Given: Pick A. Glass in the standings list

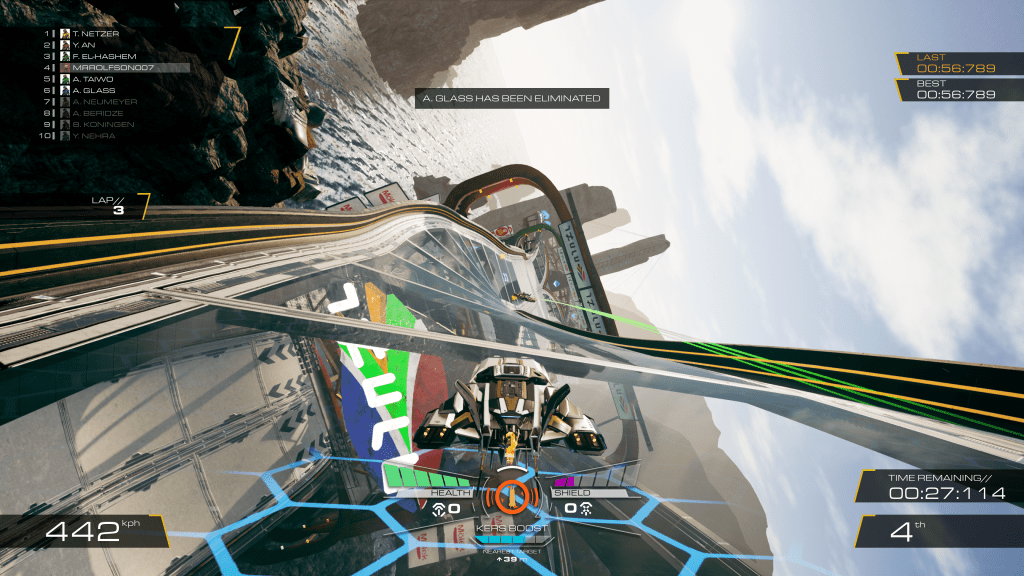Looking at the screenshot, I should pyautogui.click(x=89, y=90).
